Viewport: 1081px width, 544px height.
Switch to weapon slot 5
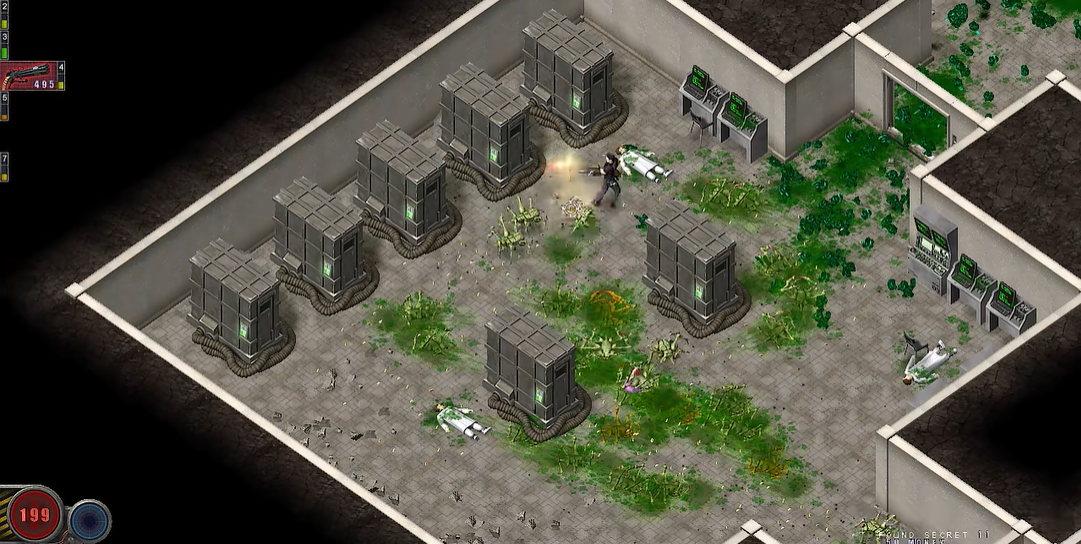pos(5,106)
